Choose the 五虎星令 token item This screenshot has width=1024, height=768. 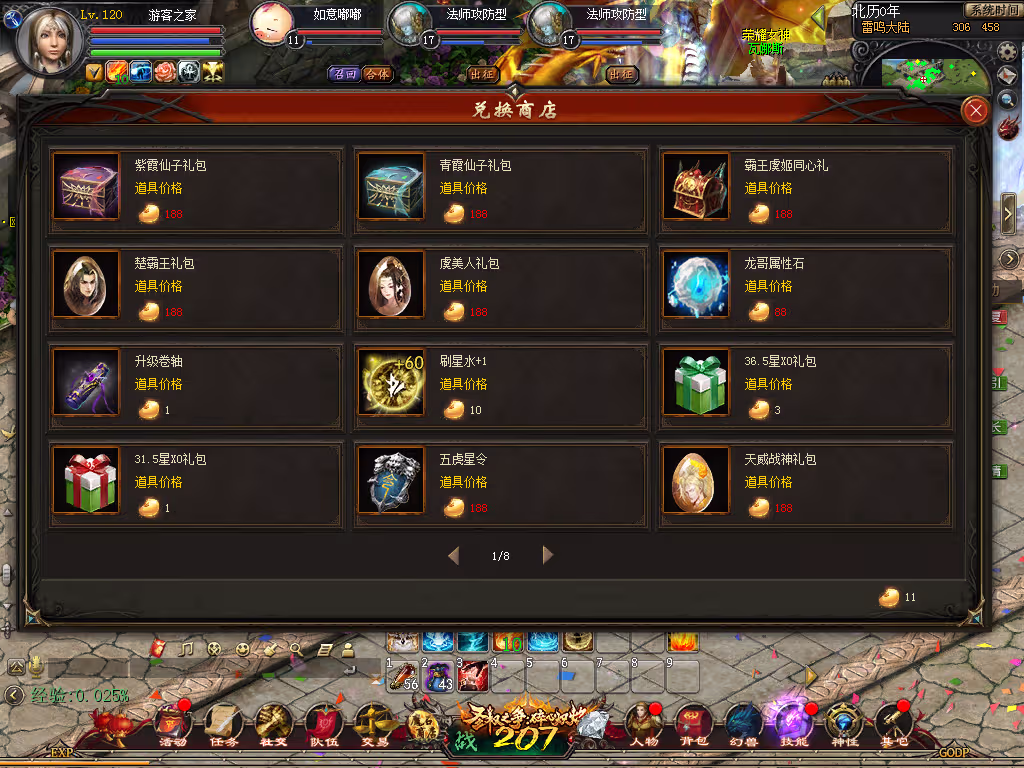390,481
